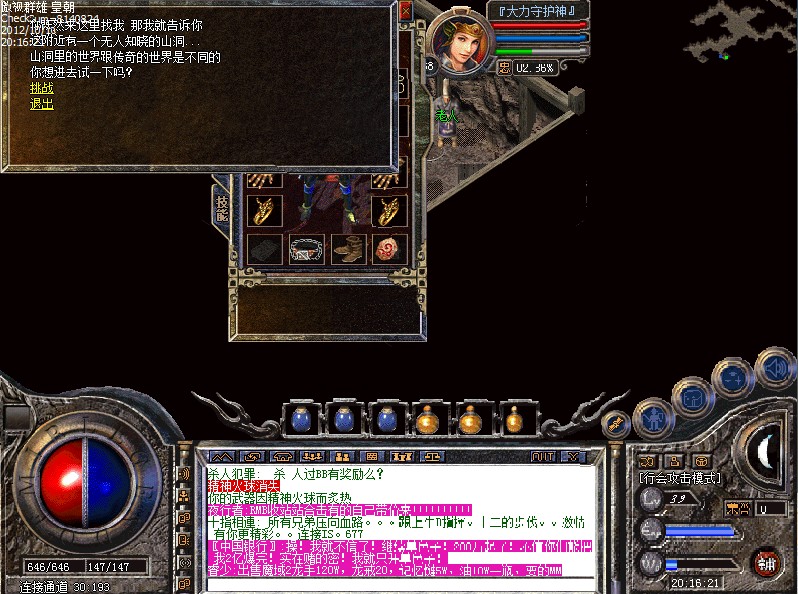The height and width of the screenshot is (594, 798).
Task: Toggle the 行会攻击模式 attack mode label
Action: (679, 479)
